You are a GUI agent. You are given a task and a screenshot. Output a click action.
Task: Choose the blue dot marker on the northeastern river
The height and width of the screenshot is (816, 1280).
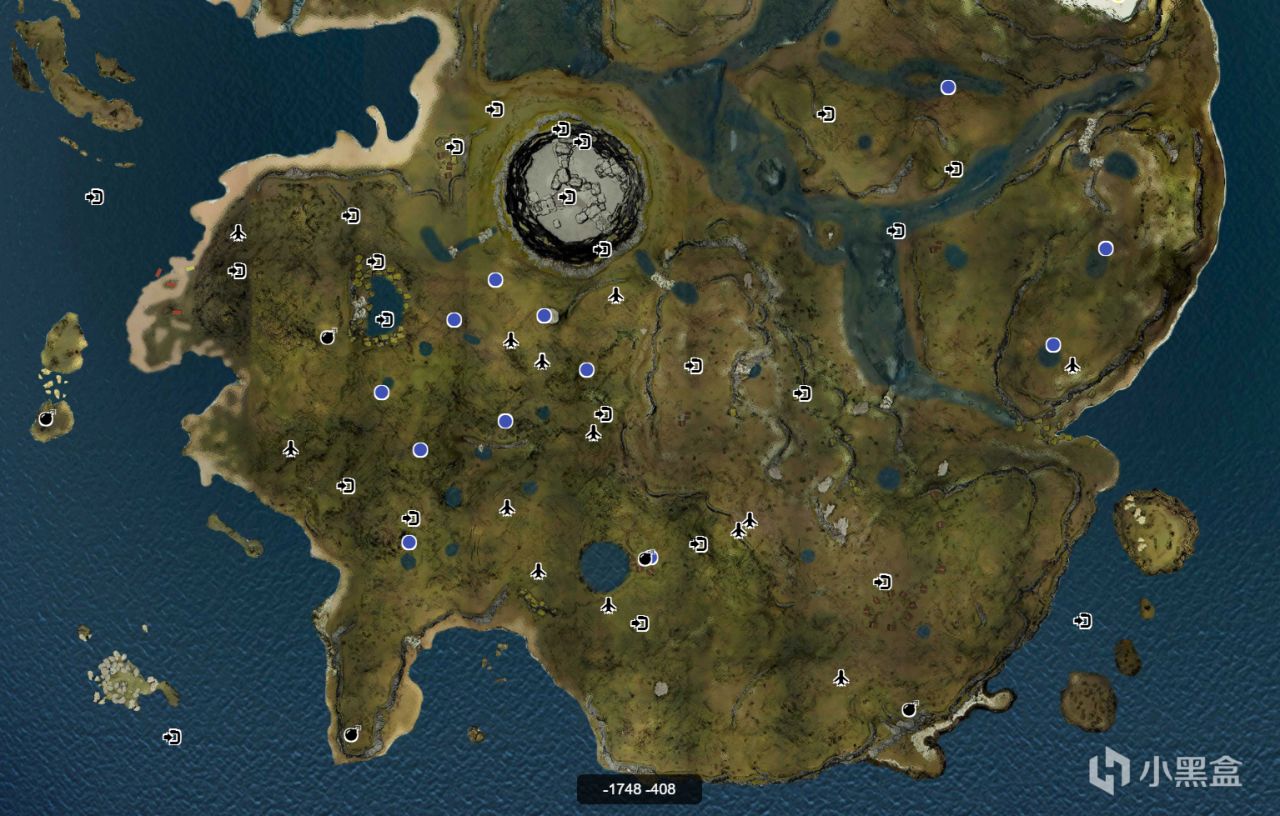pos(948,87)
